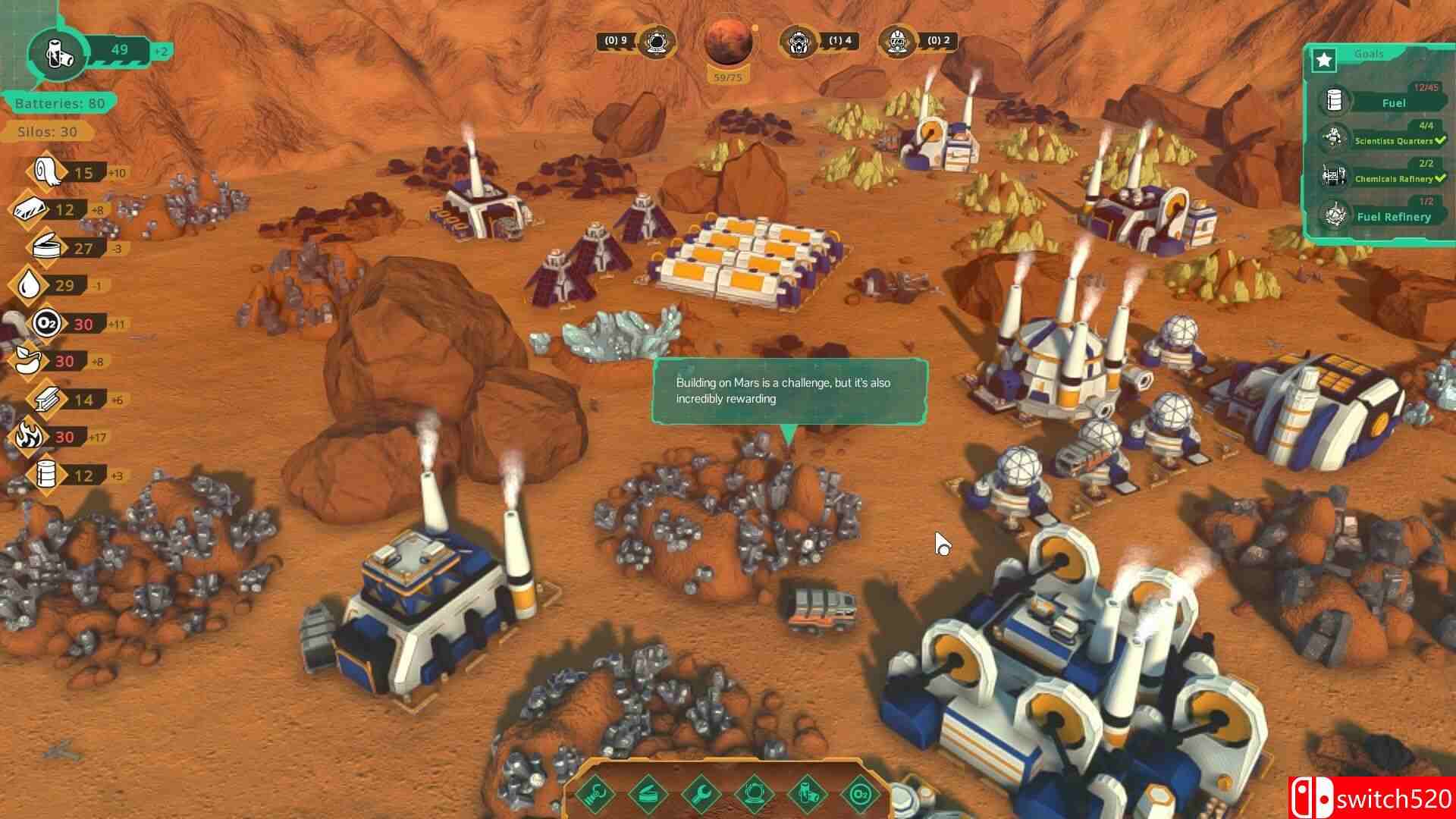Viewport: 1456px width, 819px height.
Task: Click the Mars planet icon
Action: 728,42
